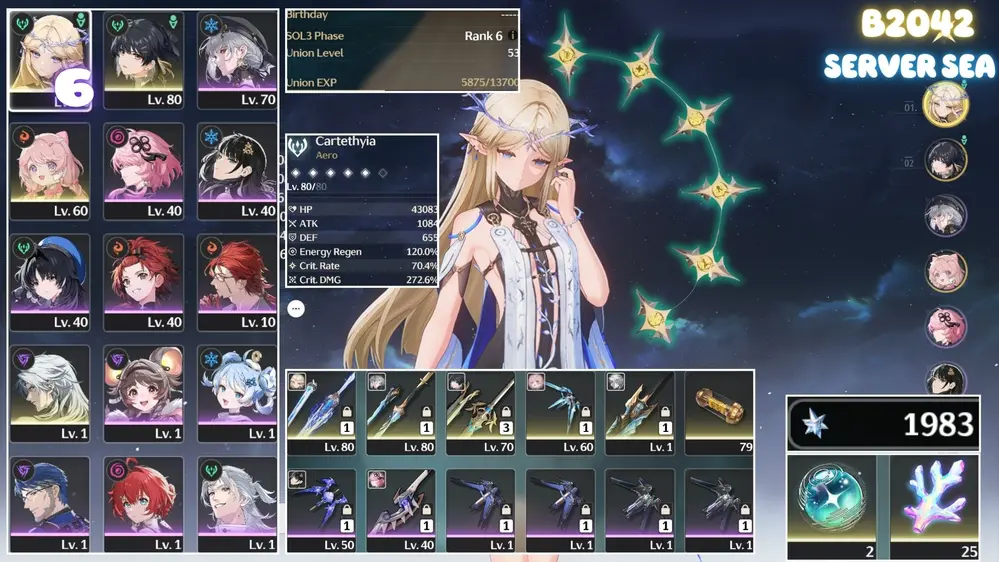Image resolution: width=999 pixels, height=562 pixels.
Task: Select the pink-haired Lv. 60 character tile
Action: click(x=50, y=171)
